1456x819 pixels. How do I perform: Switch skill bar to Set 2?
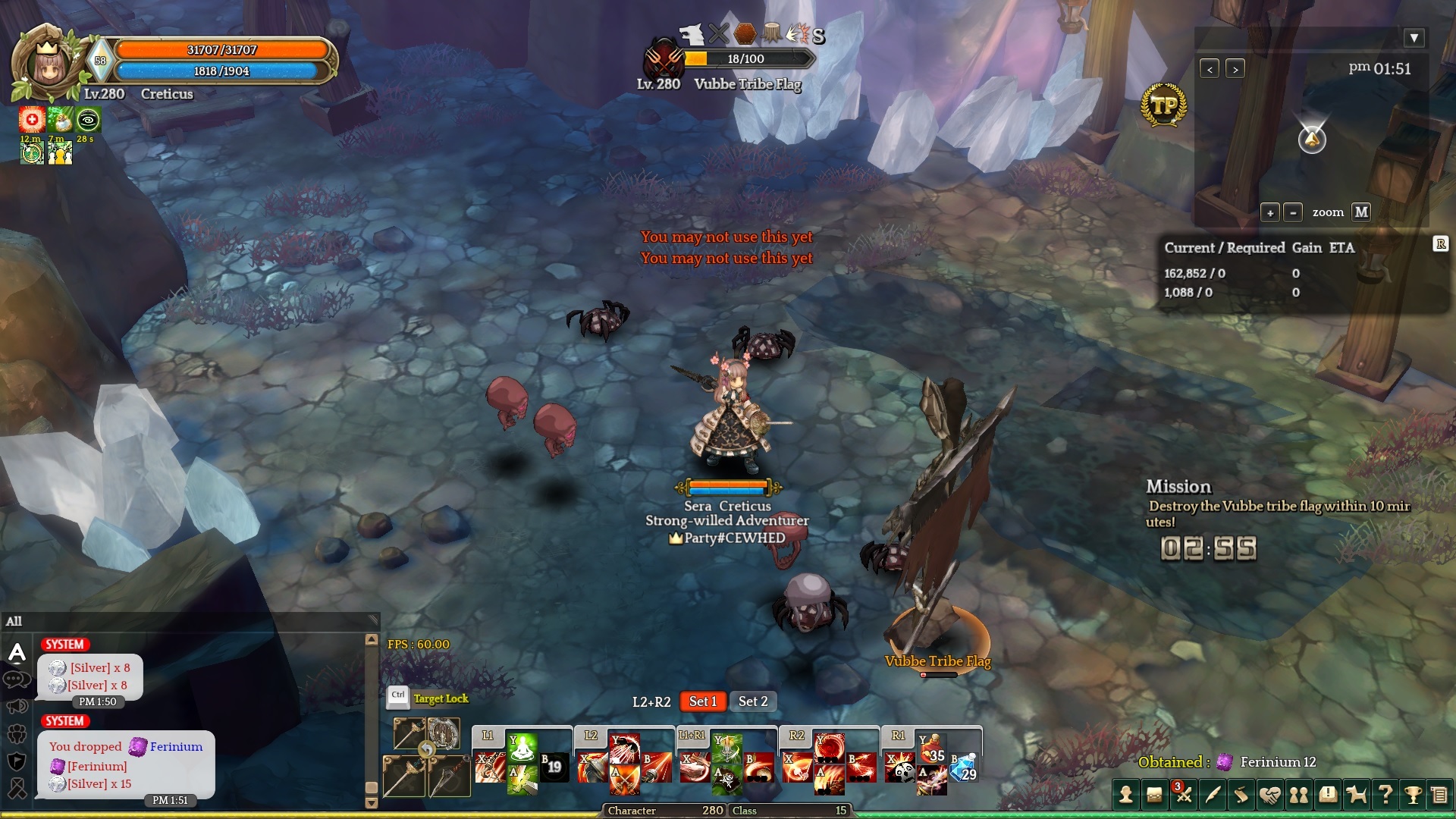click(x=753, y=701)
